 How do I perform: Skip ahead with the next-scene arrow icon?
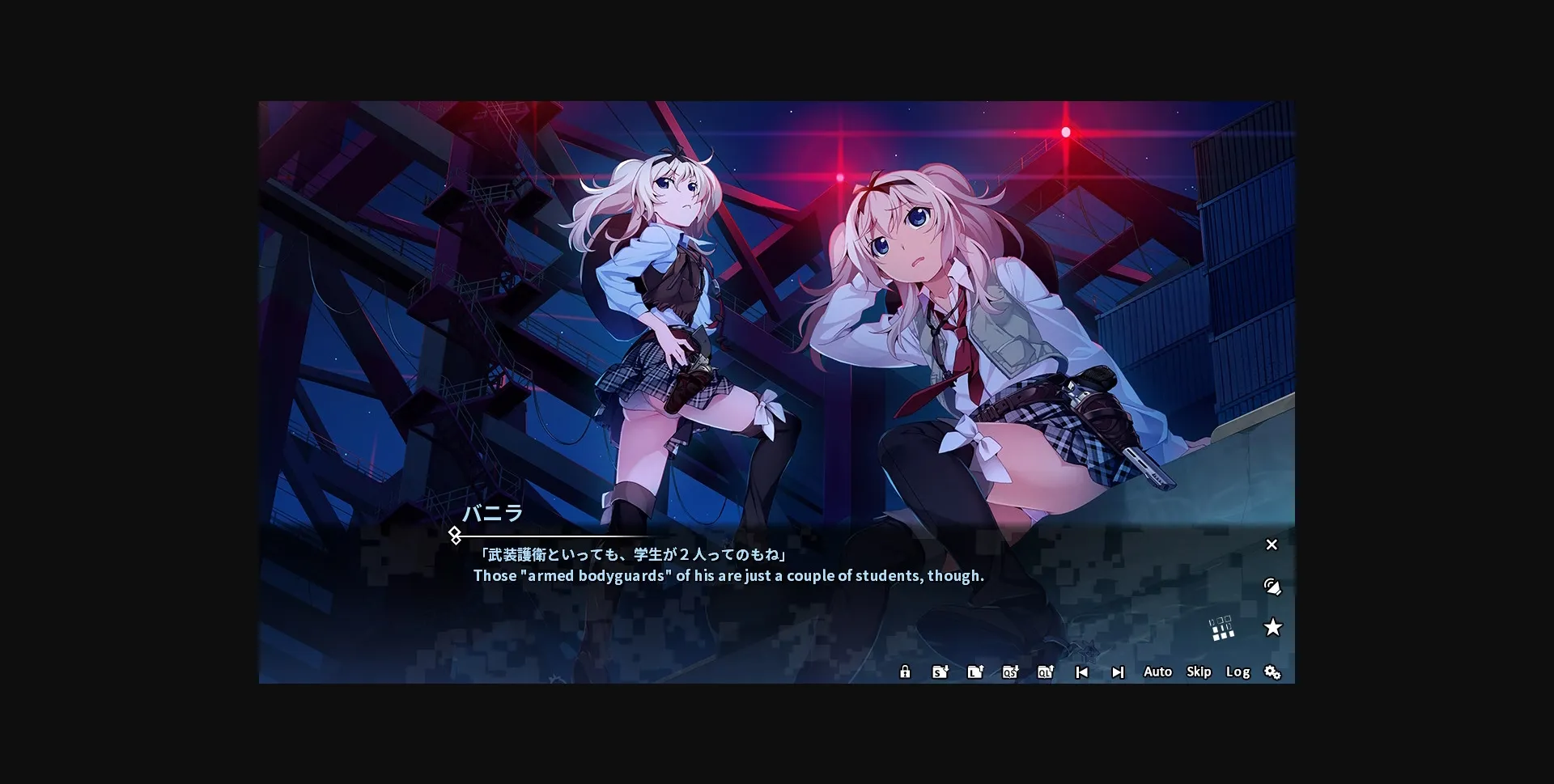[1118, 672]
